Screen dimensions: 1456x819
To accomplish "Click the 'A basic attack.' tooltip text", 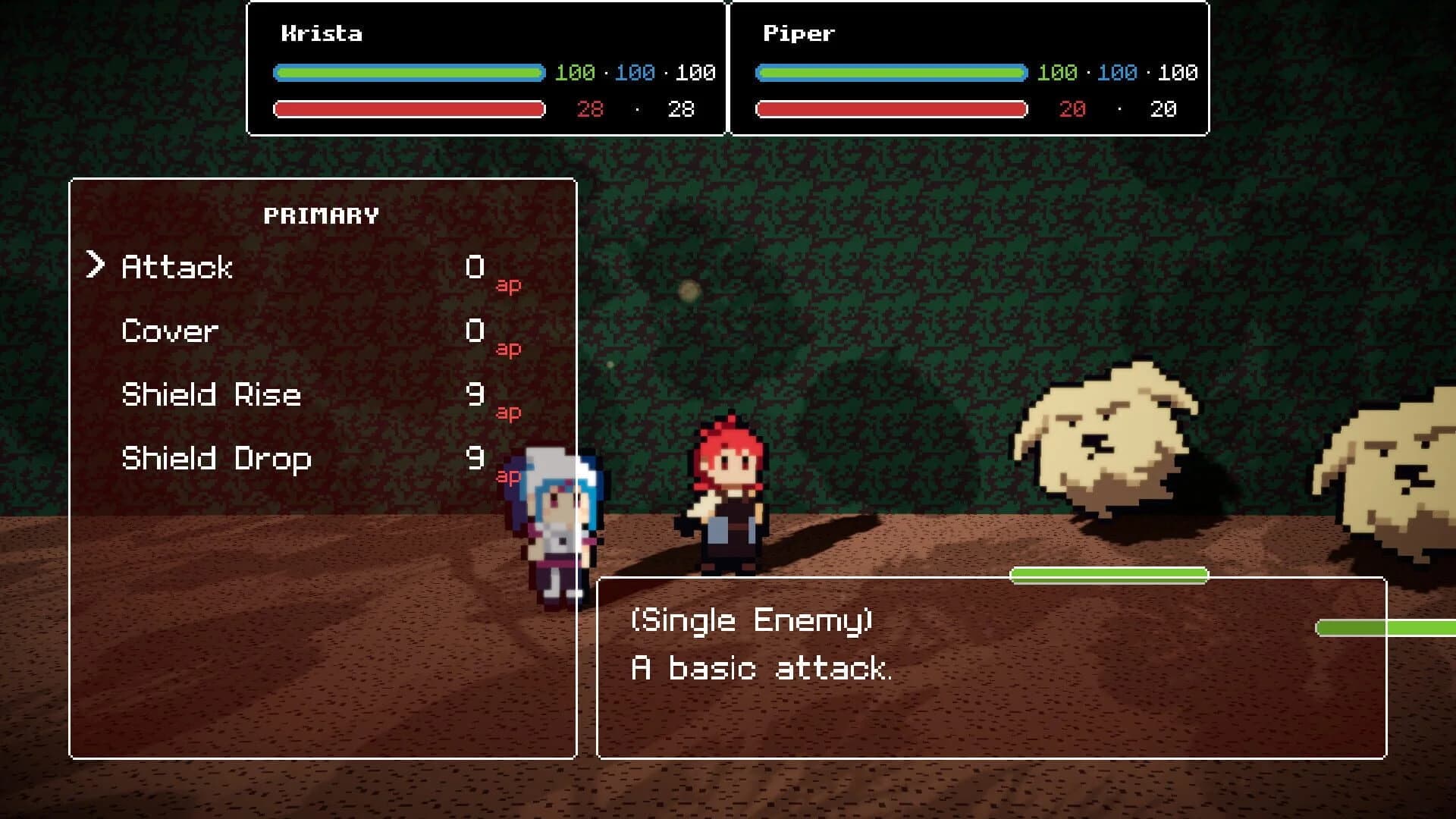I will [x=761, y=668].
